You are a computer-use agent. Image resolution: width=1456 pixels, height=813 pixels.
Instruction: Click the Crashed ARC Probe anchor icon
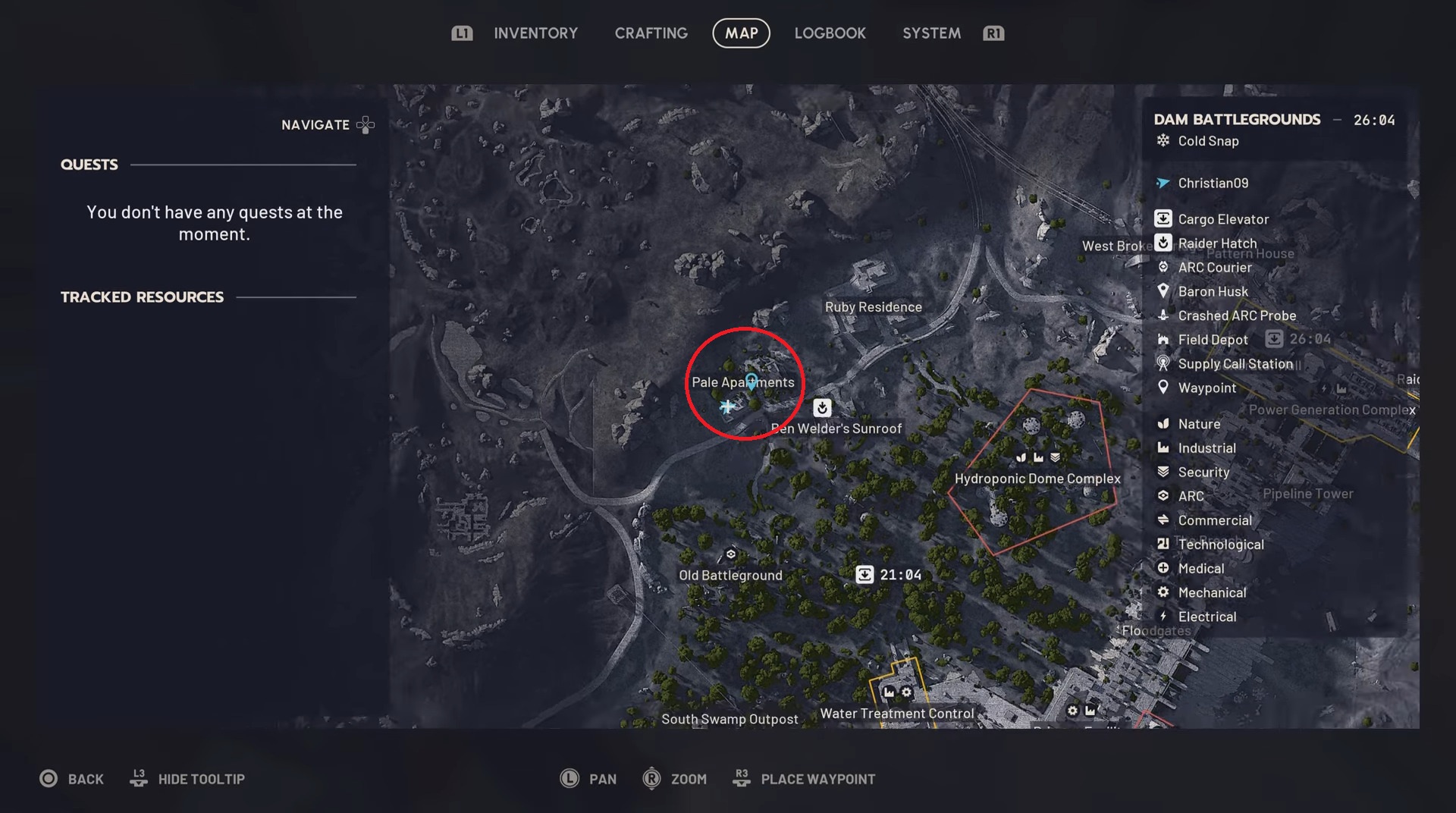(1164, 315)
